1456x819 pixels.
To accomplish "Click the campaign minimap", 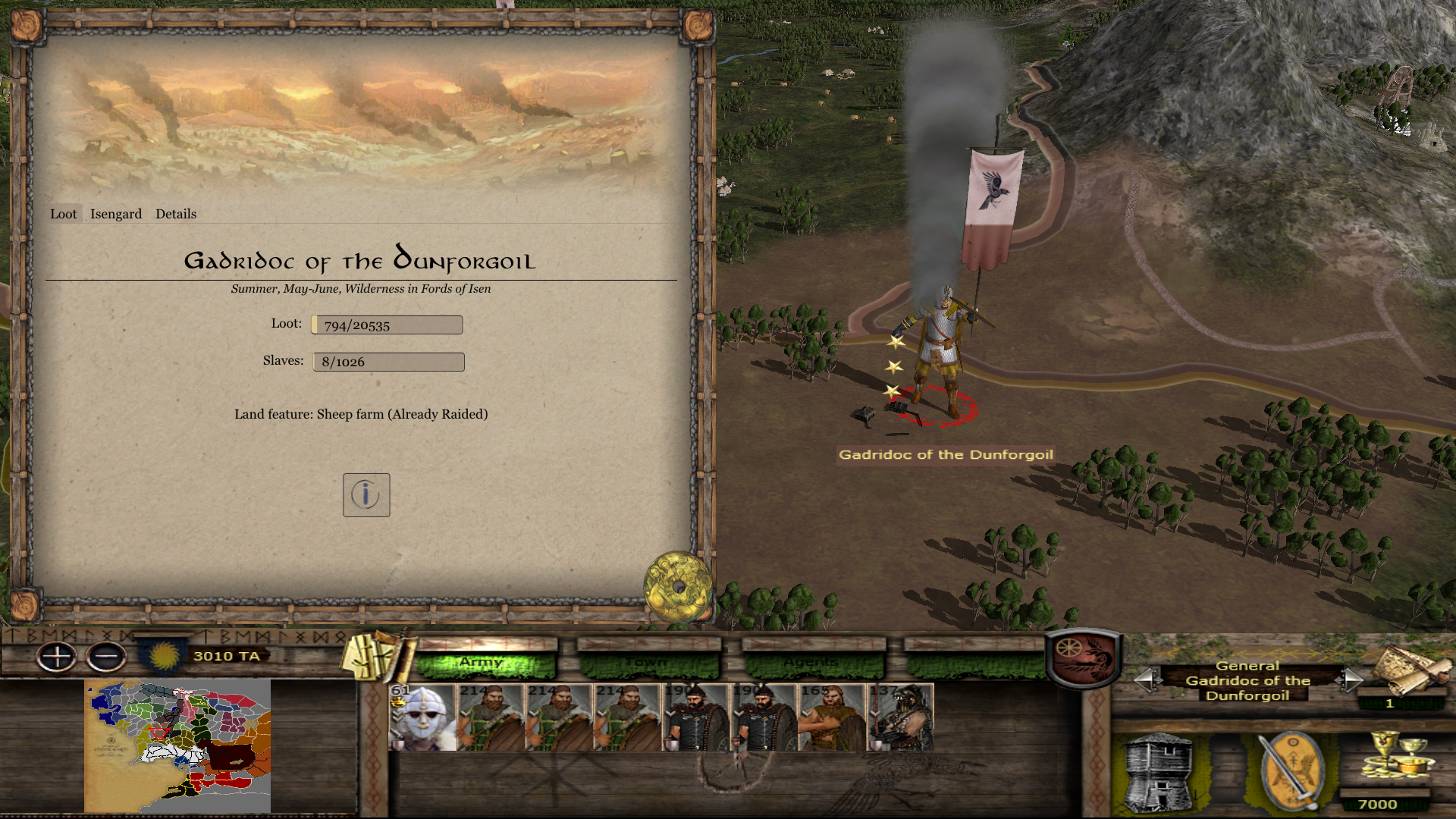I will (x=177, y=745).
